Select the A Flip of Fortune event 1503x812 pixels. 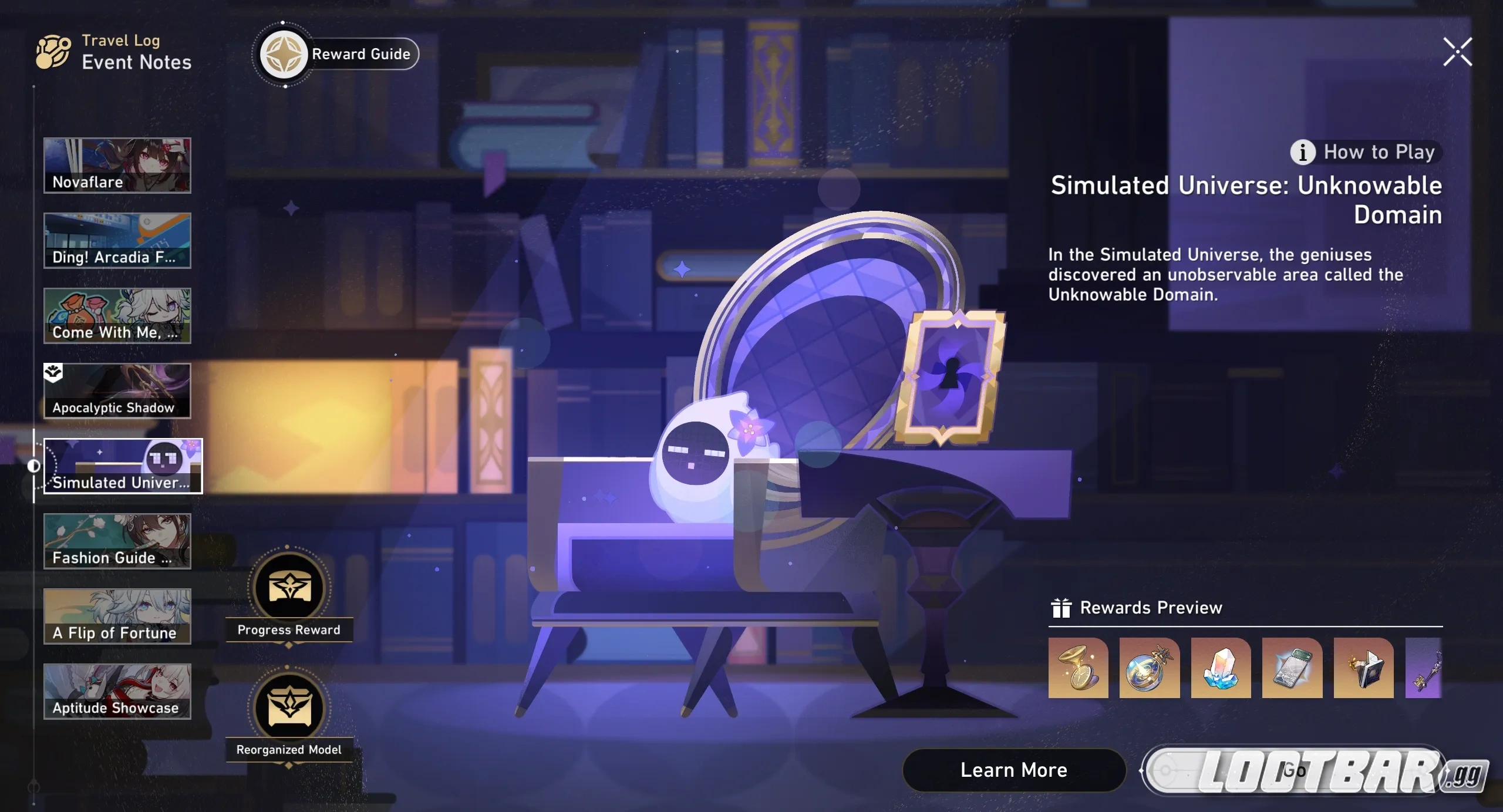(117, 616)
